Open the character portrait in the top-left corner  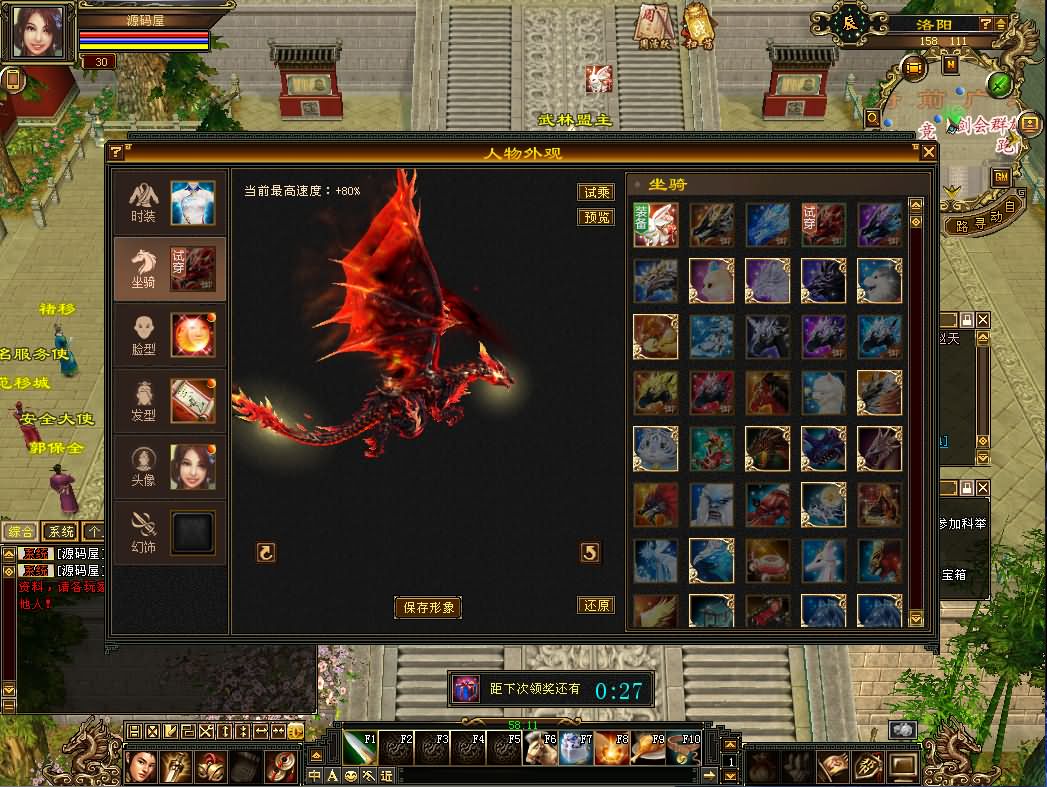click(39, 33)
